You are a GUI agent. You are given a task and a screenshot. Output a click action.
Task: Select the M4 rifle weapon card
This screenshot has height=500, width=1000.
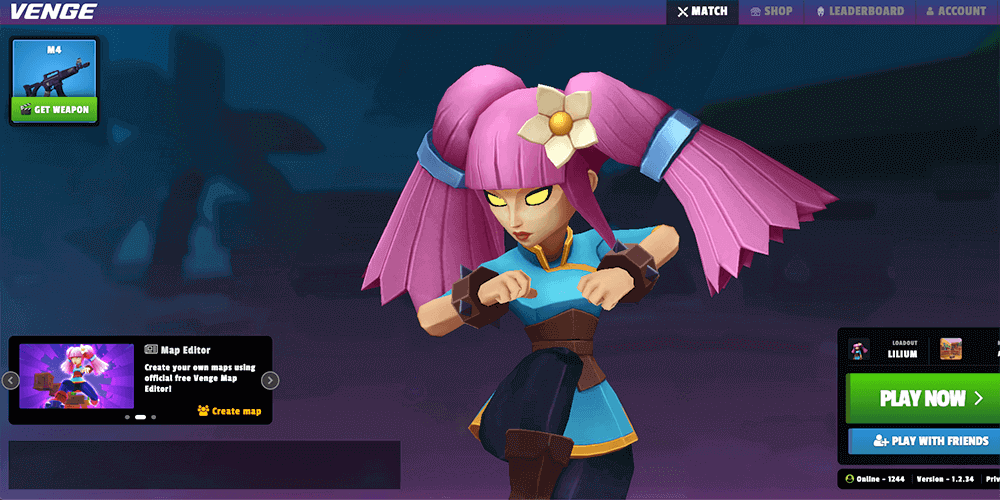[55, 70]
